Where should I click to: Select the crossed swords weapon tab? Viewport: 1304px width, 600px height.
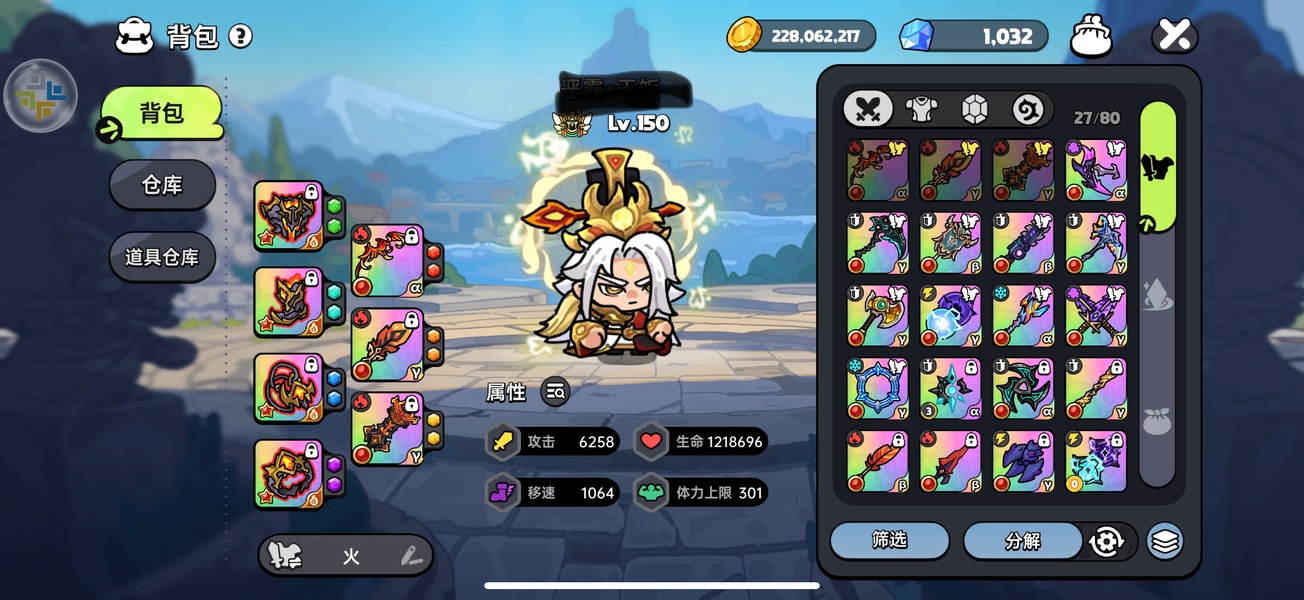click(x=867, y=108)
